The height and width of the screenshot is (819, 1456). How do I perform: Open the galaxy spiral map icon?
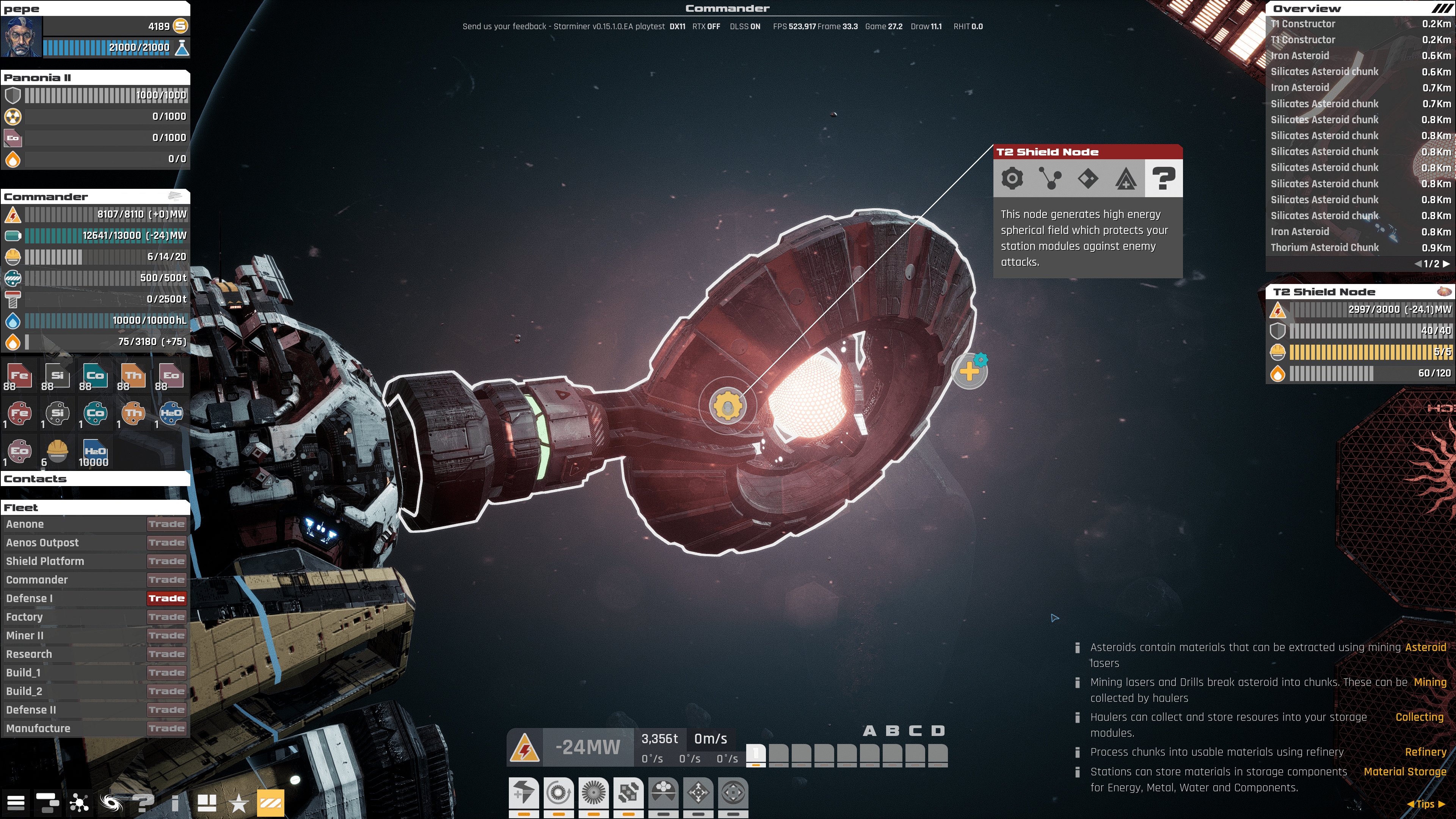tap(111, 803)
